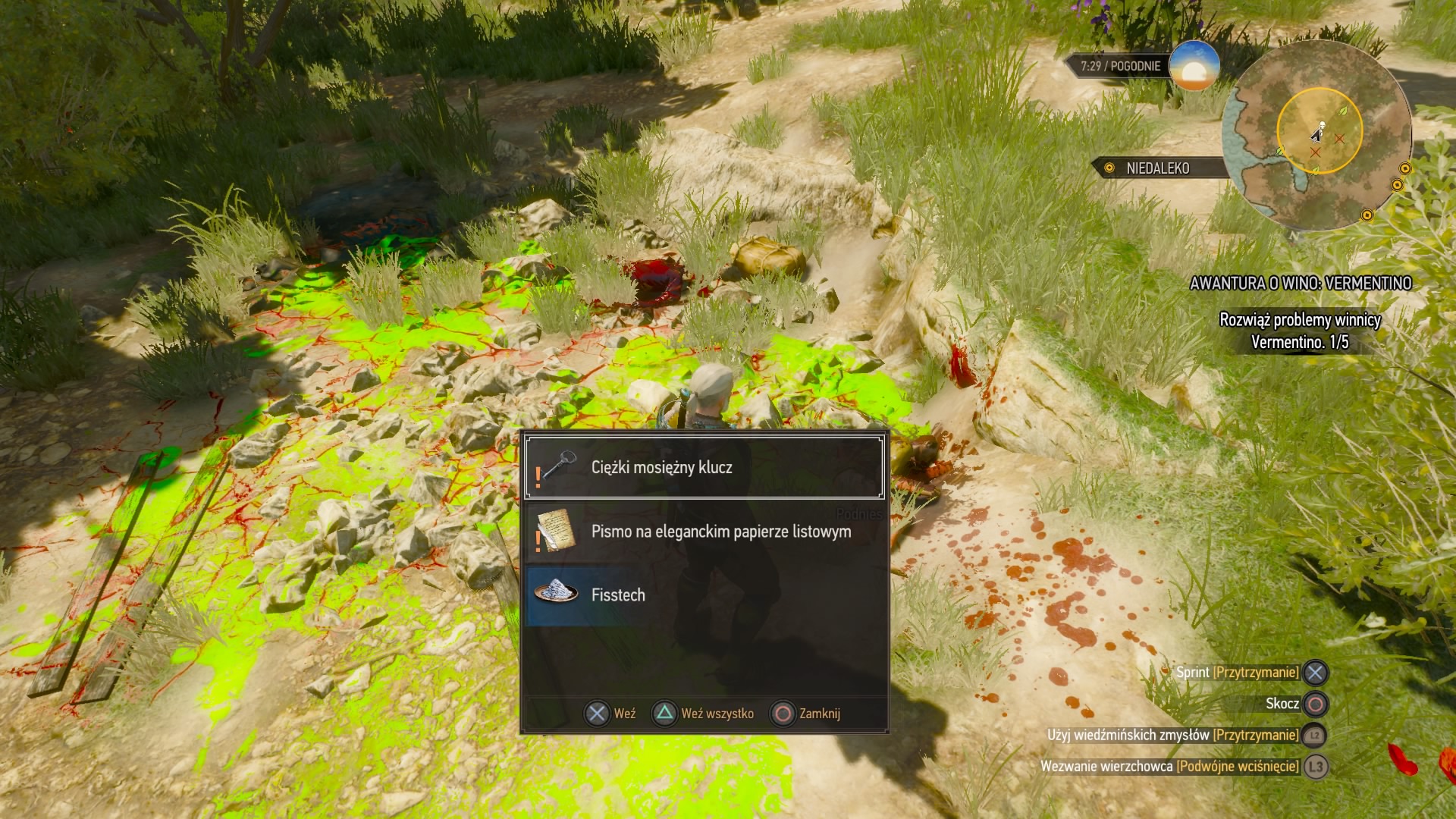Choose the Pismo na eleganckim papierze listowym item
1456x819 pixels.
click(x=704, y=532)
